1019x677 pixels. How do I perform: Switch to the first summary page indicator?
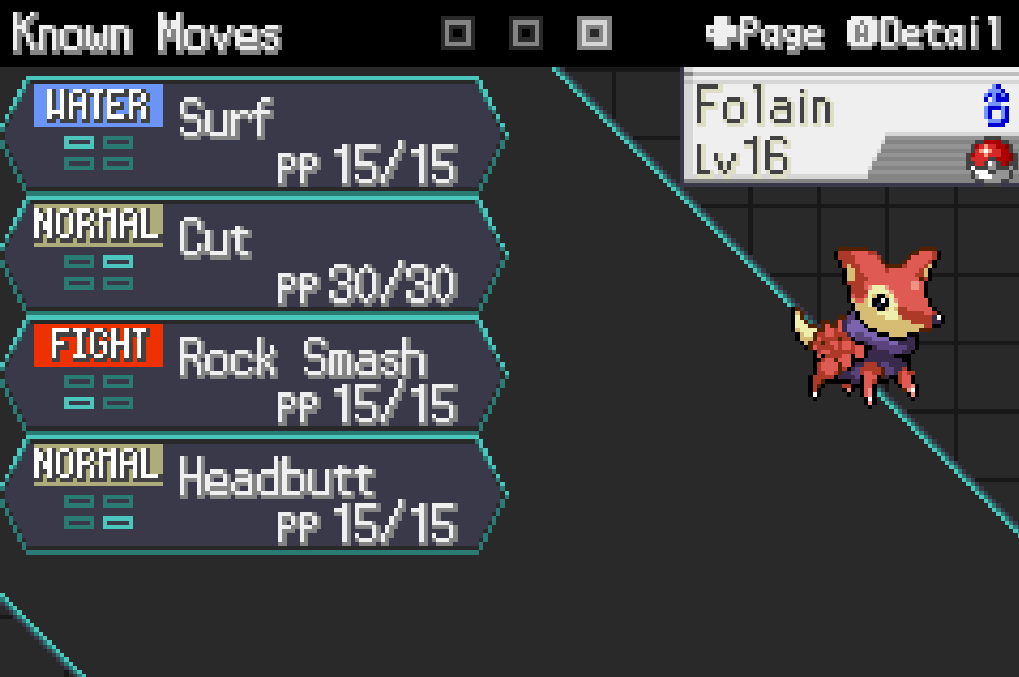pos(457,33)
